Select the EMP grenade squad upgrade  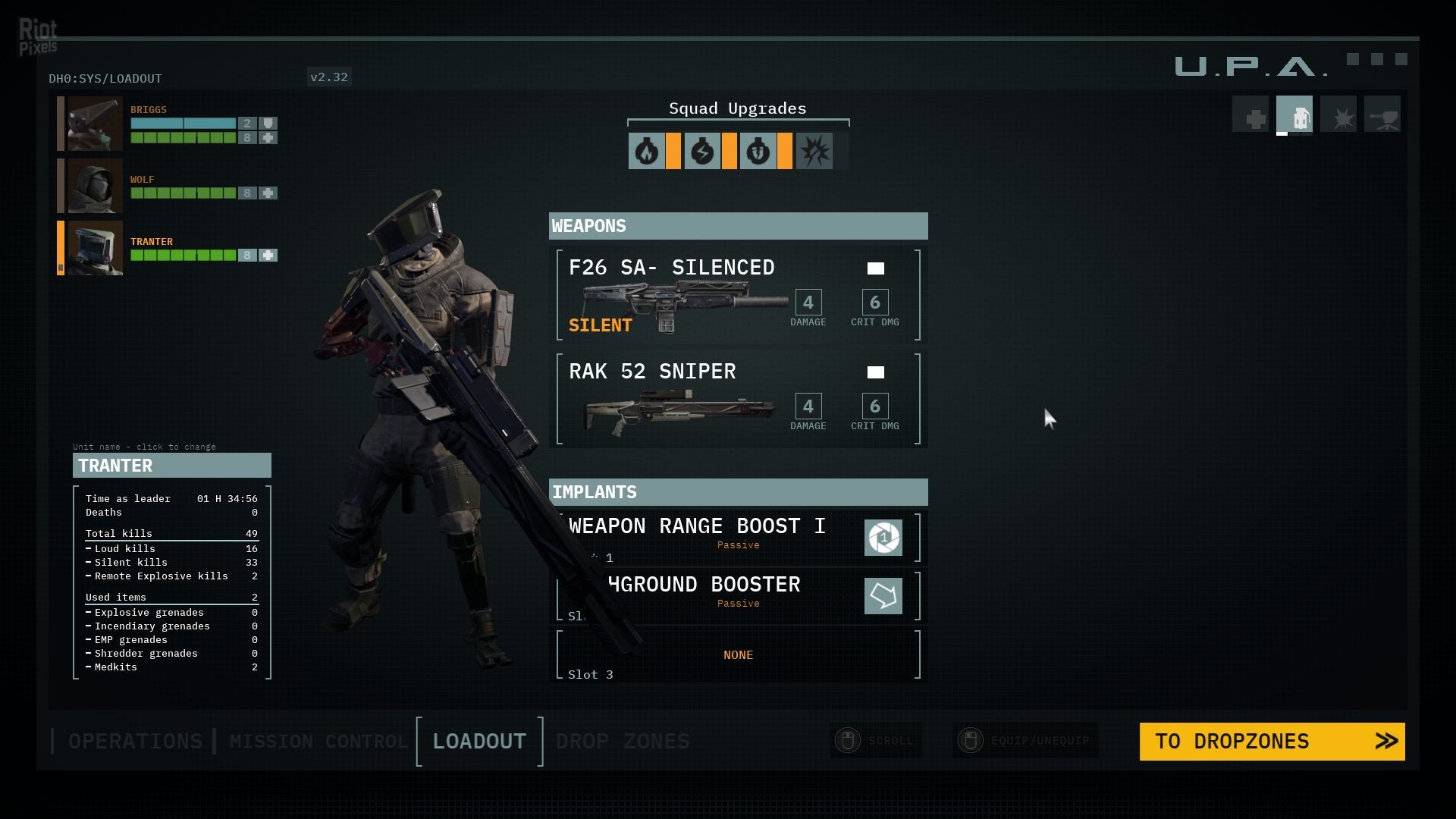coord(702,152)
